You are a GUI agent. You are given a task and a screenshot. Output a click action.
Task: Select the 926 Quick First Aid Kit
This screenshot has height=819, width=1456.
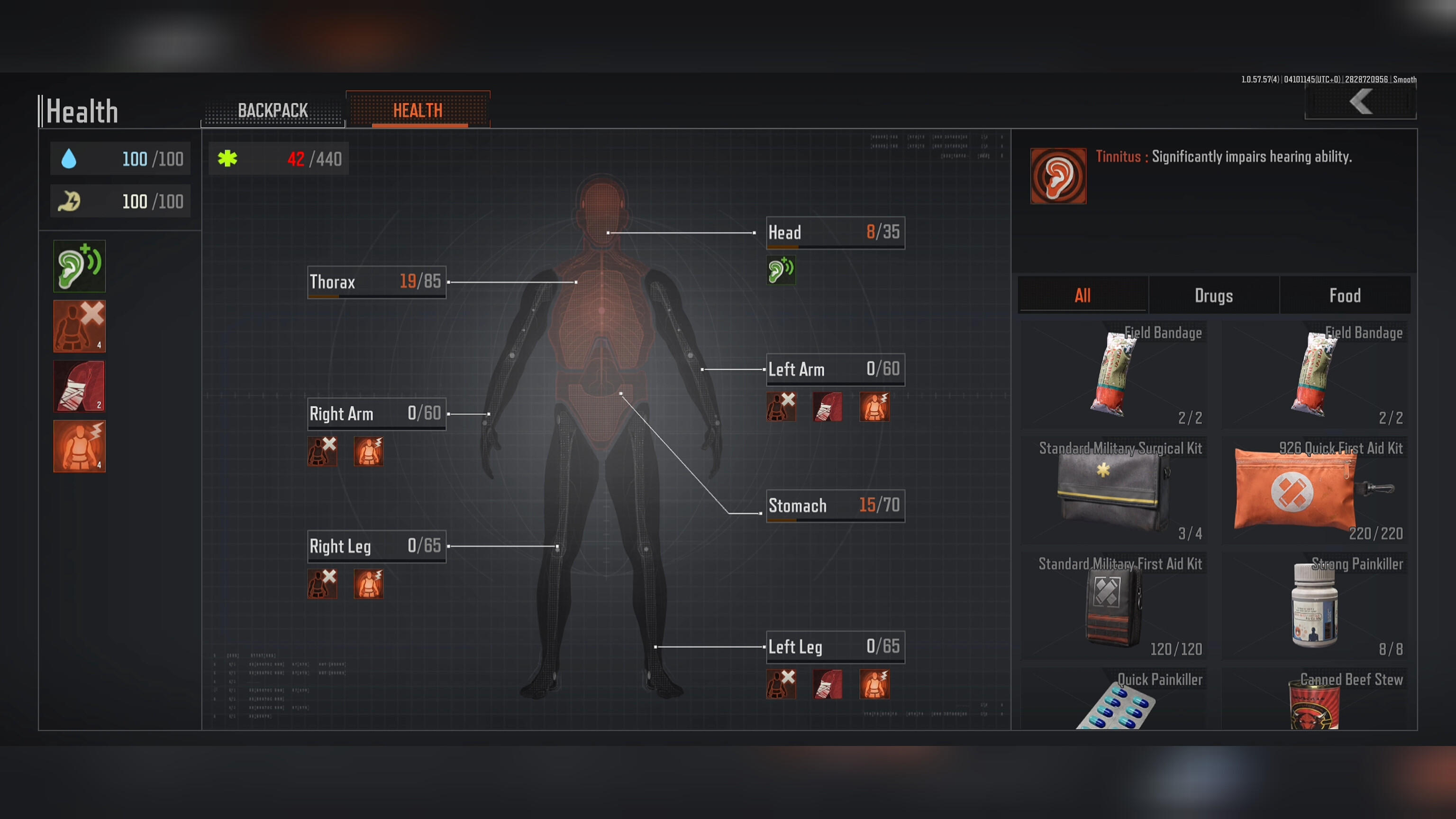click(1315, 490)
